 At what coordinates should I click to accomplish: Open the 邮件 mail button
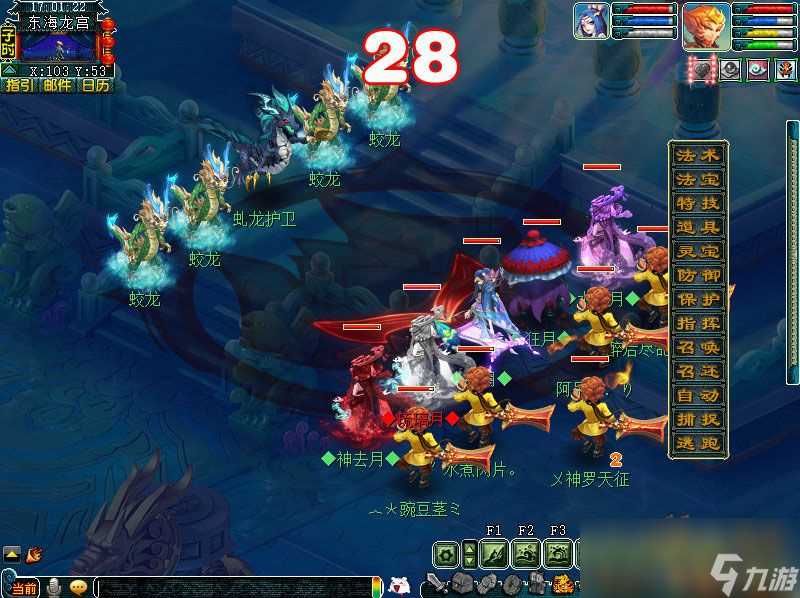pyautogui.click(x=57, y=86)
